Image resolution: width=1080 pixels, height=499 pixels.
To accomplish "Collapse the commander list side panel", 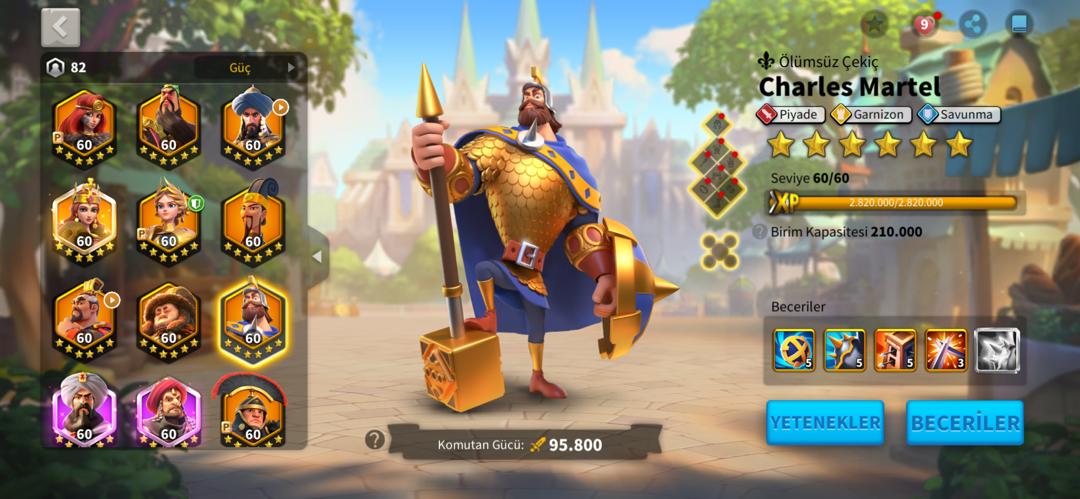I will (317, 256).
